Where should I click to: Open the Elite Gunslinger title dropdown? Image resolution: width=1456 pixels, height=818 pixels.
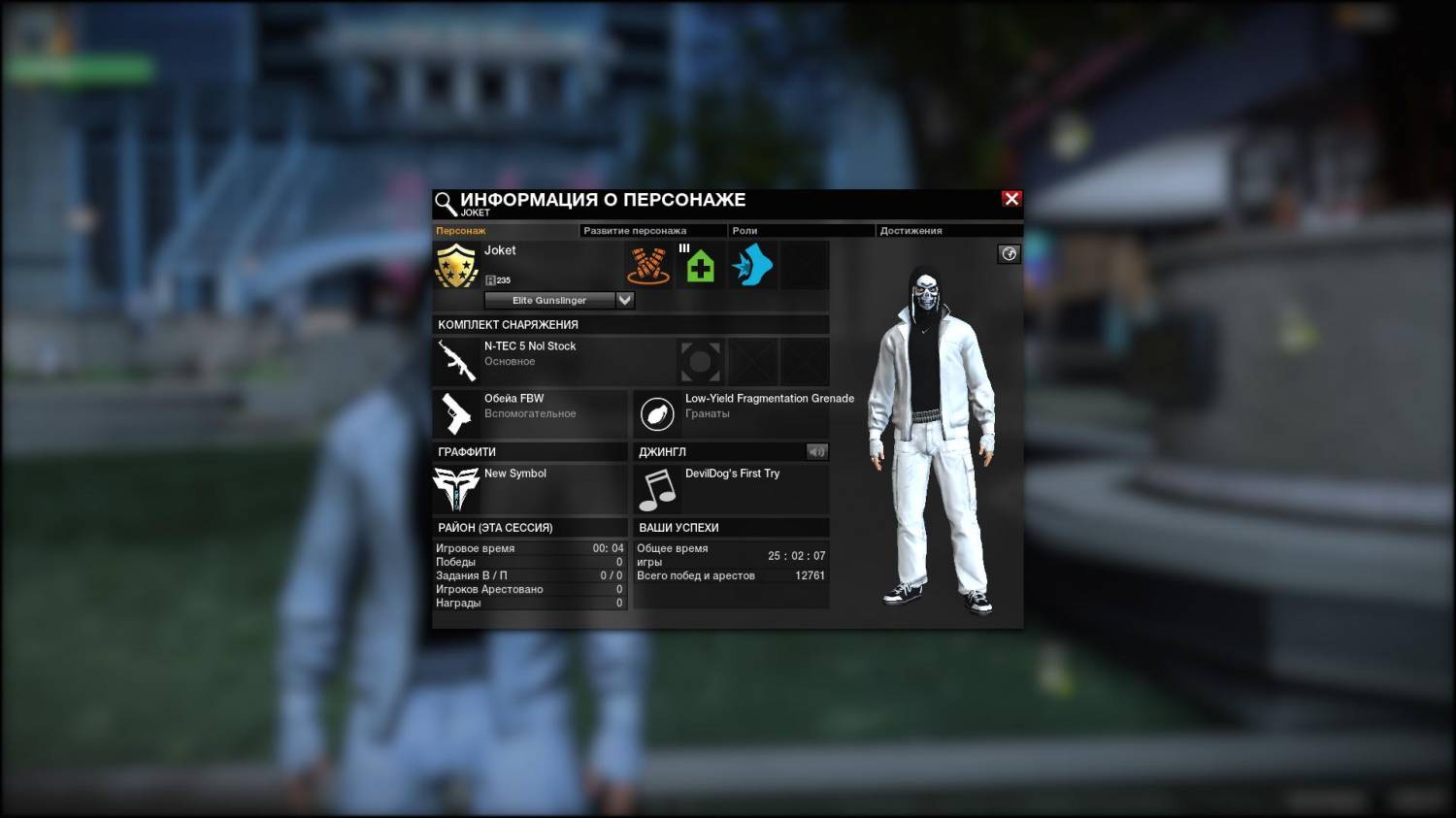[x=625, y=300]
